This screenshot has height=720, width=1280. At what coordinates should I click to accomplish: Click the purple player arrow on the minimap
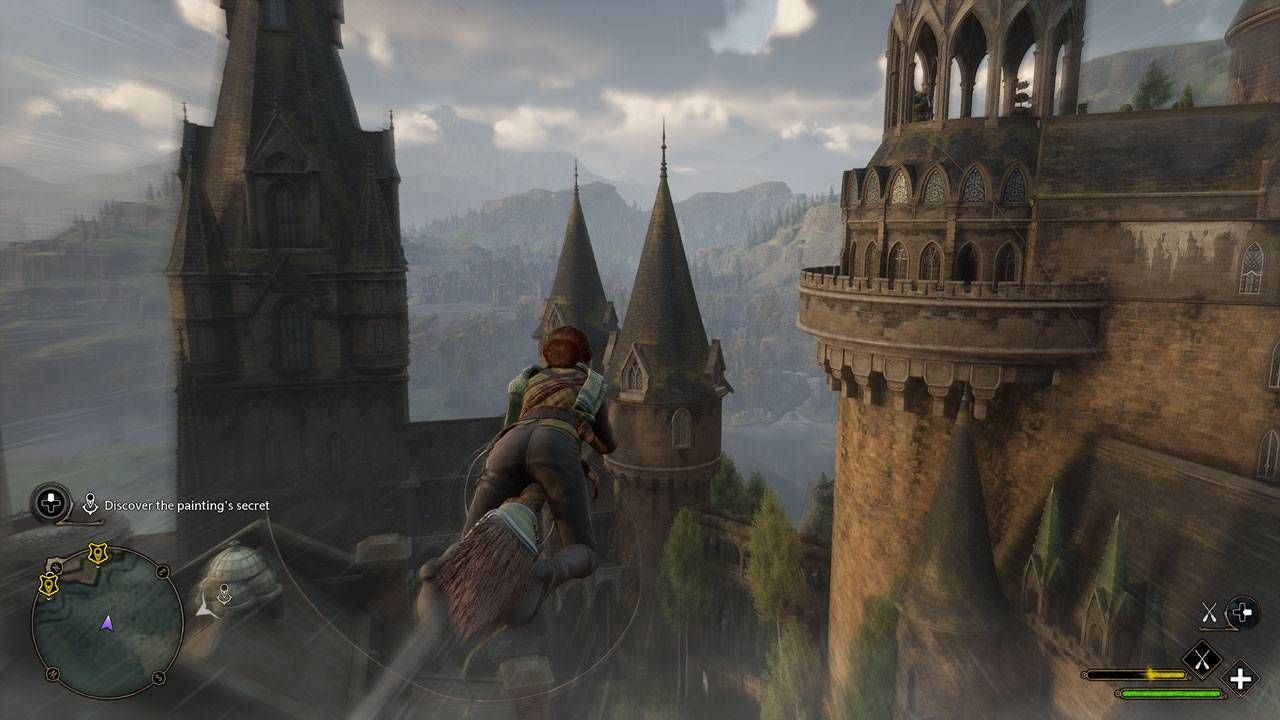point(107,623)
